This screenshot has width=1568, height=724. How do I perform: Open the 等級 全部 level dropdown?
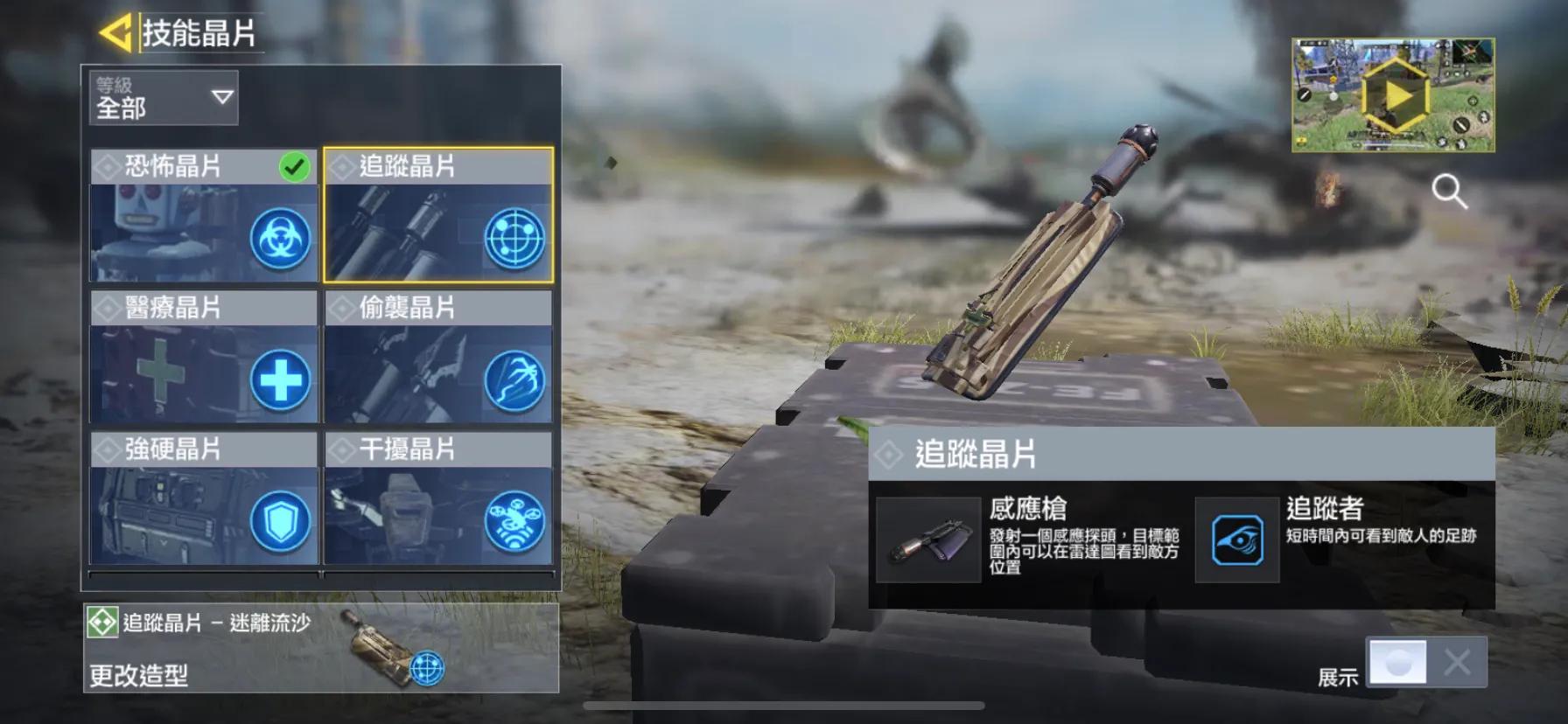164,97
